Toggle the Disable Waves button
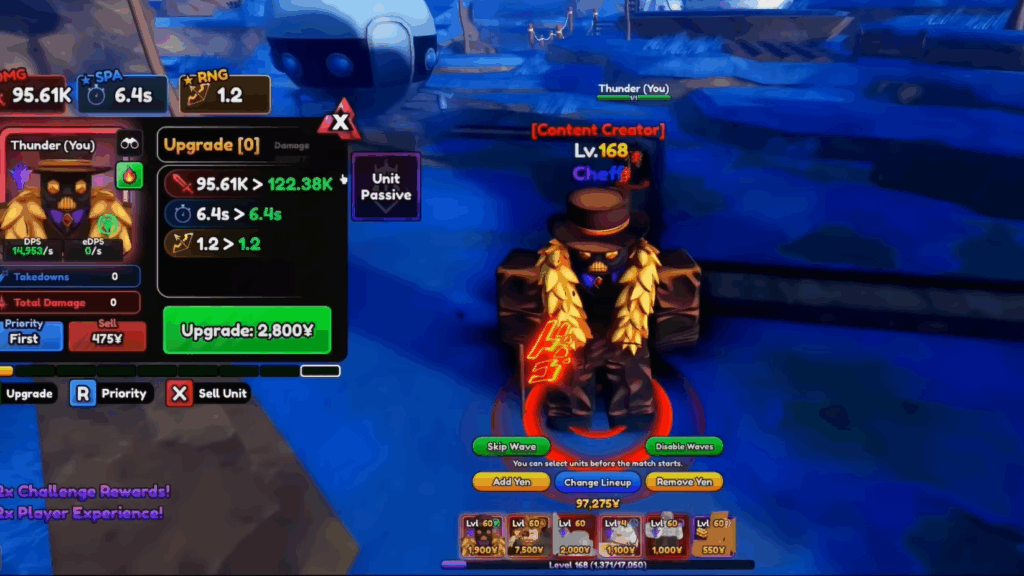The image size is (1024, 576). point(684,447)
